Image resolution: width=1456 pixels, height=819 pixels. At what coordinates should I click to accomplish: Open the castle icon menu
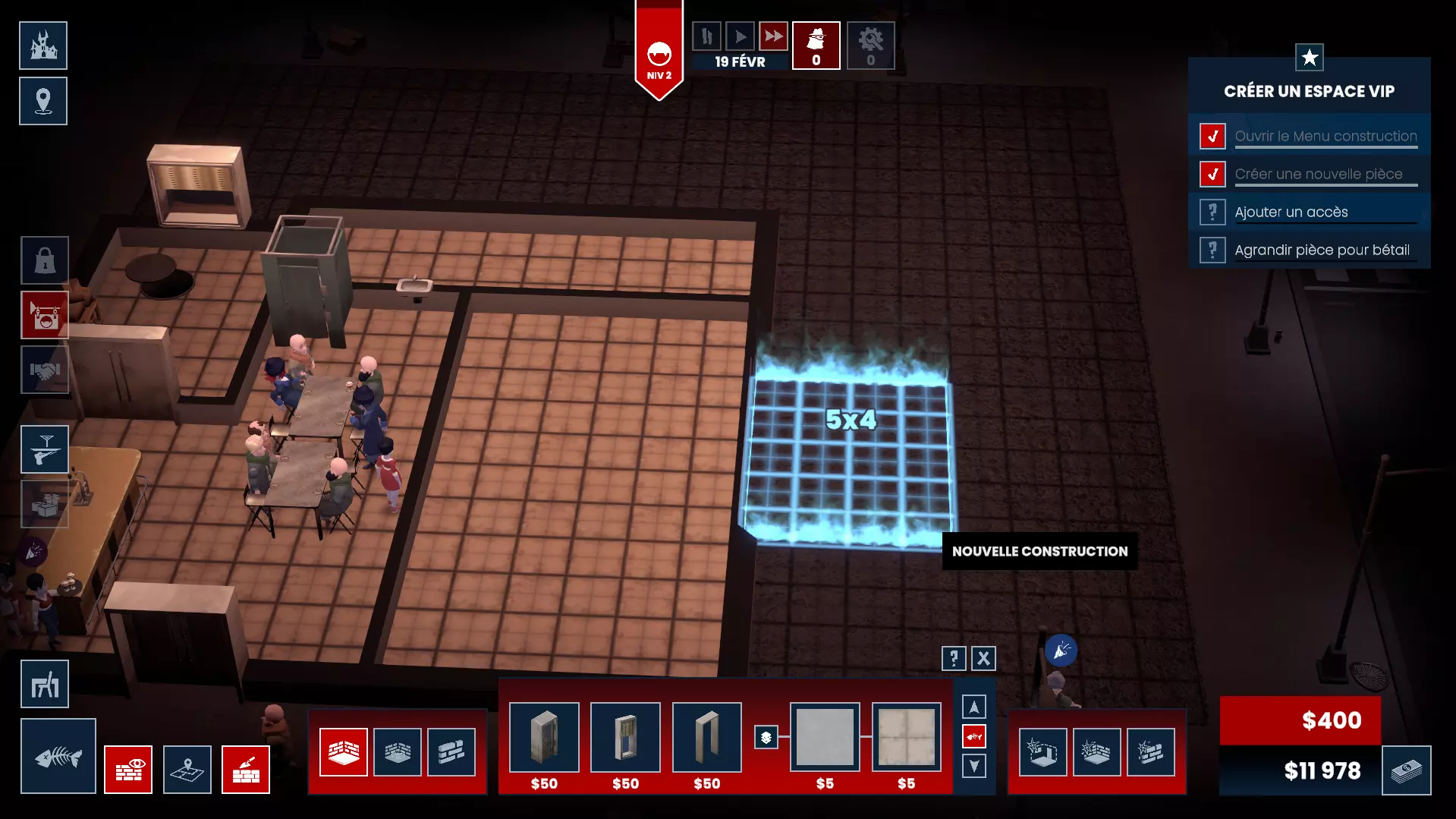click(43, 46)
